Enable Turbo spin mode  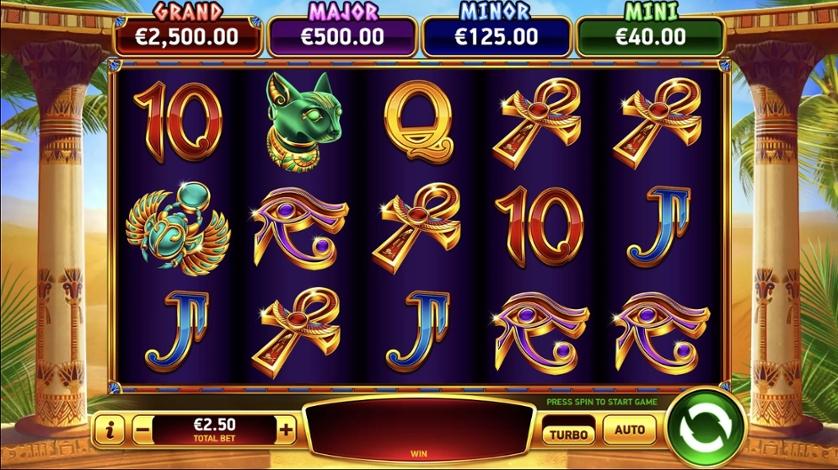pyautogui.click(x=567, y=432)
